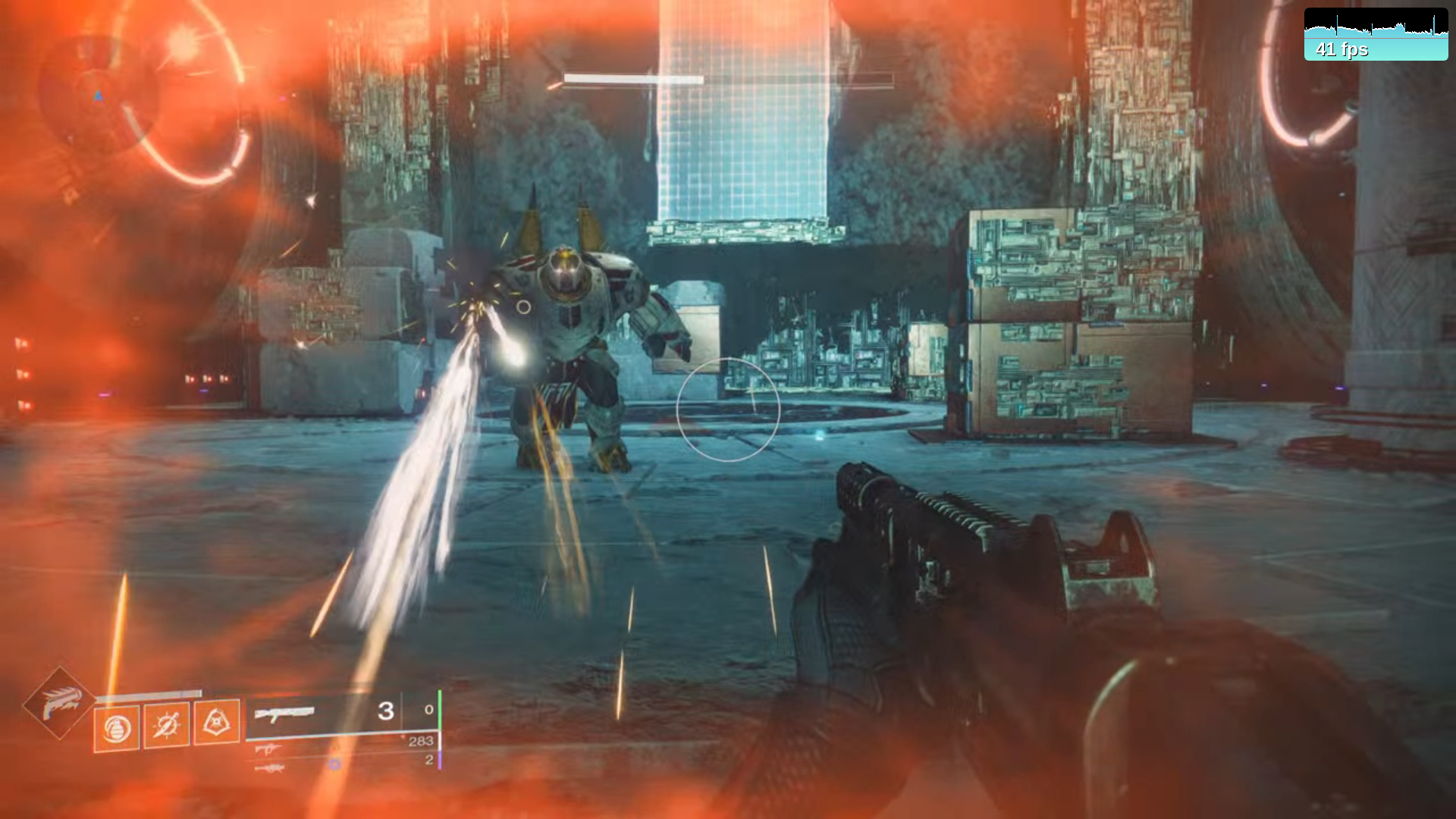
Task: Click the fps counter overlay graph
Action: click(1376, 34)
